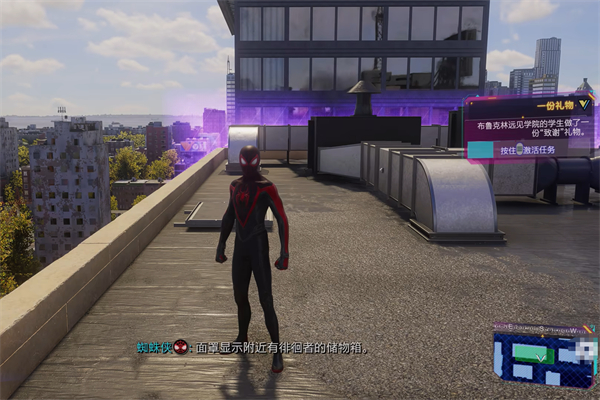Select the 一份礼物 quest notification panel
This screenshot has width=600, height=400.
[528, 127]
